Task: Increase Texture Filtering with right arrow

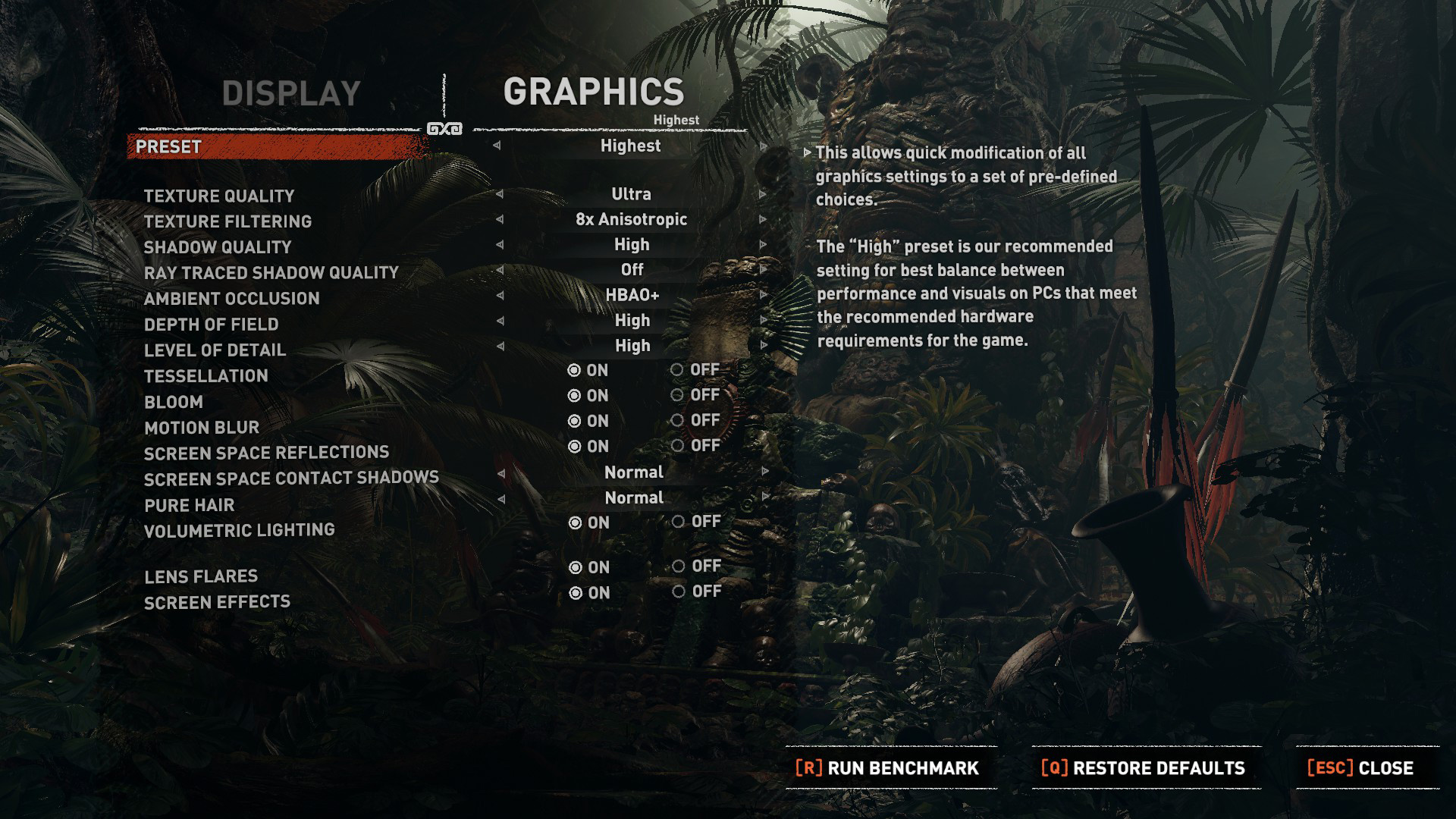Action: [x=763, y=220]
